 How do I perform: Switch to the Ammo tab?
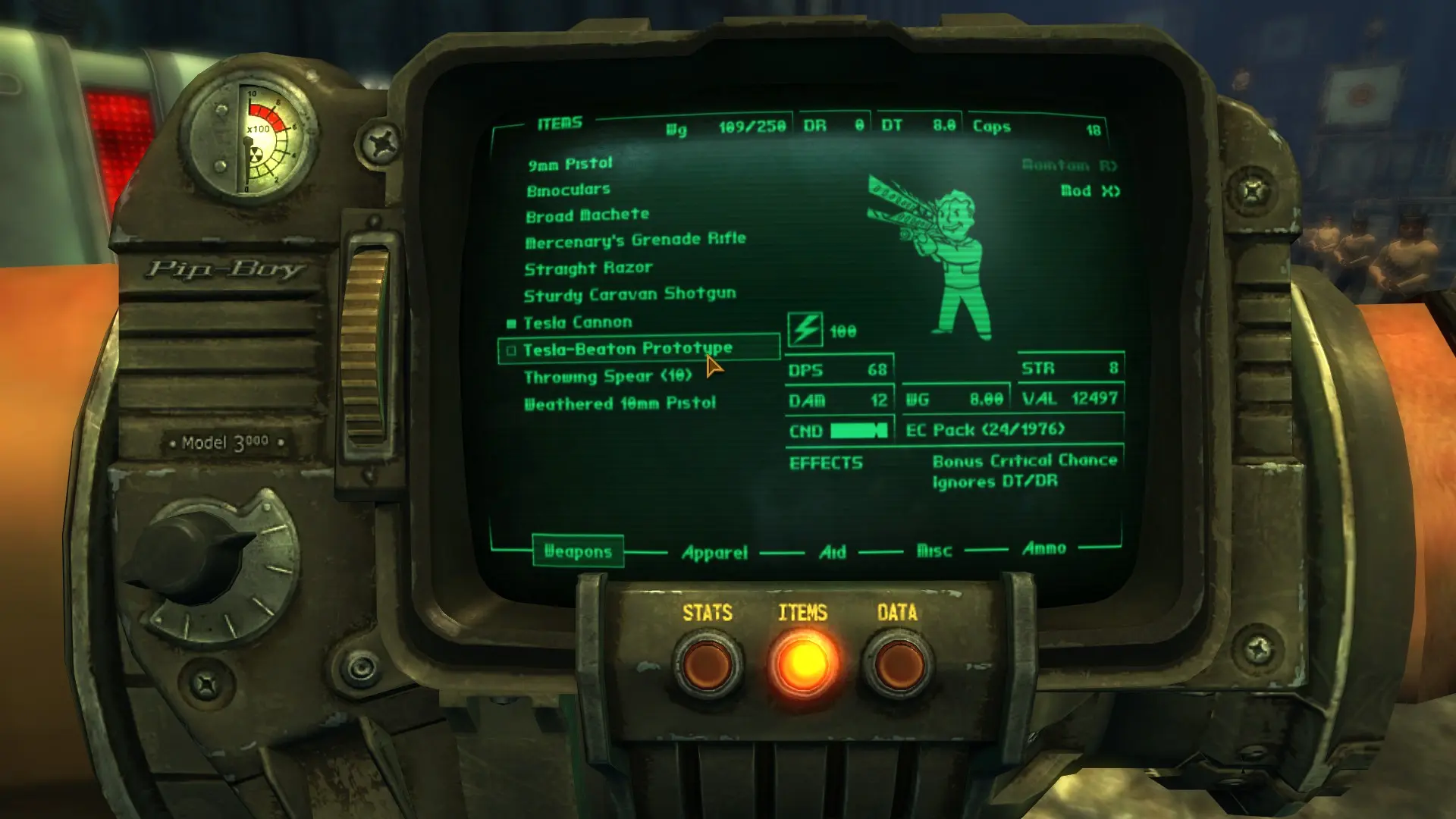click(x=1043, y=548)
